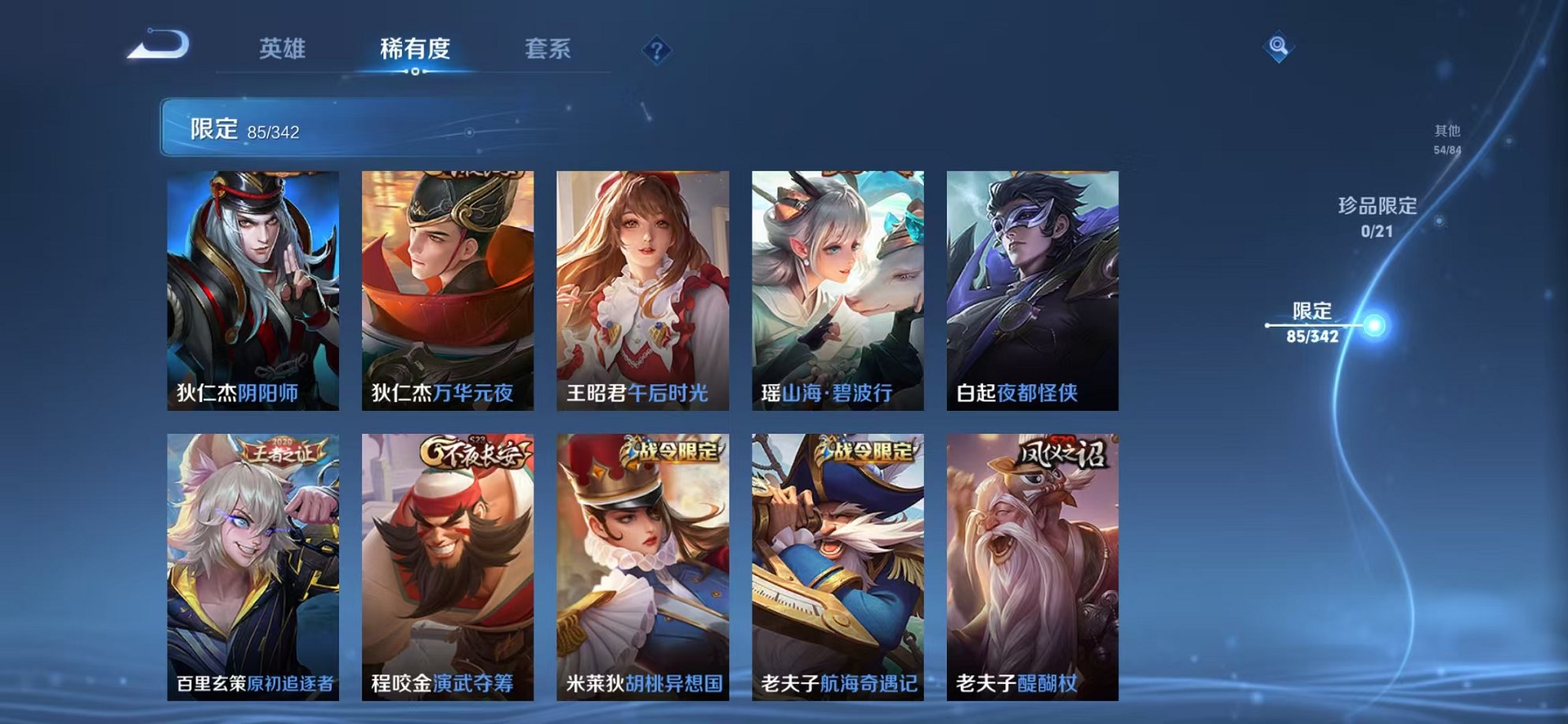The width and height of the screenshot is (1568, 724).
Task: Switch to the 套系 tab
Action: click(x=552, y=47)
